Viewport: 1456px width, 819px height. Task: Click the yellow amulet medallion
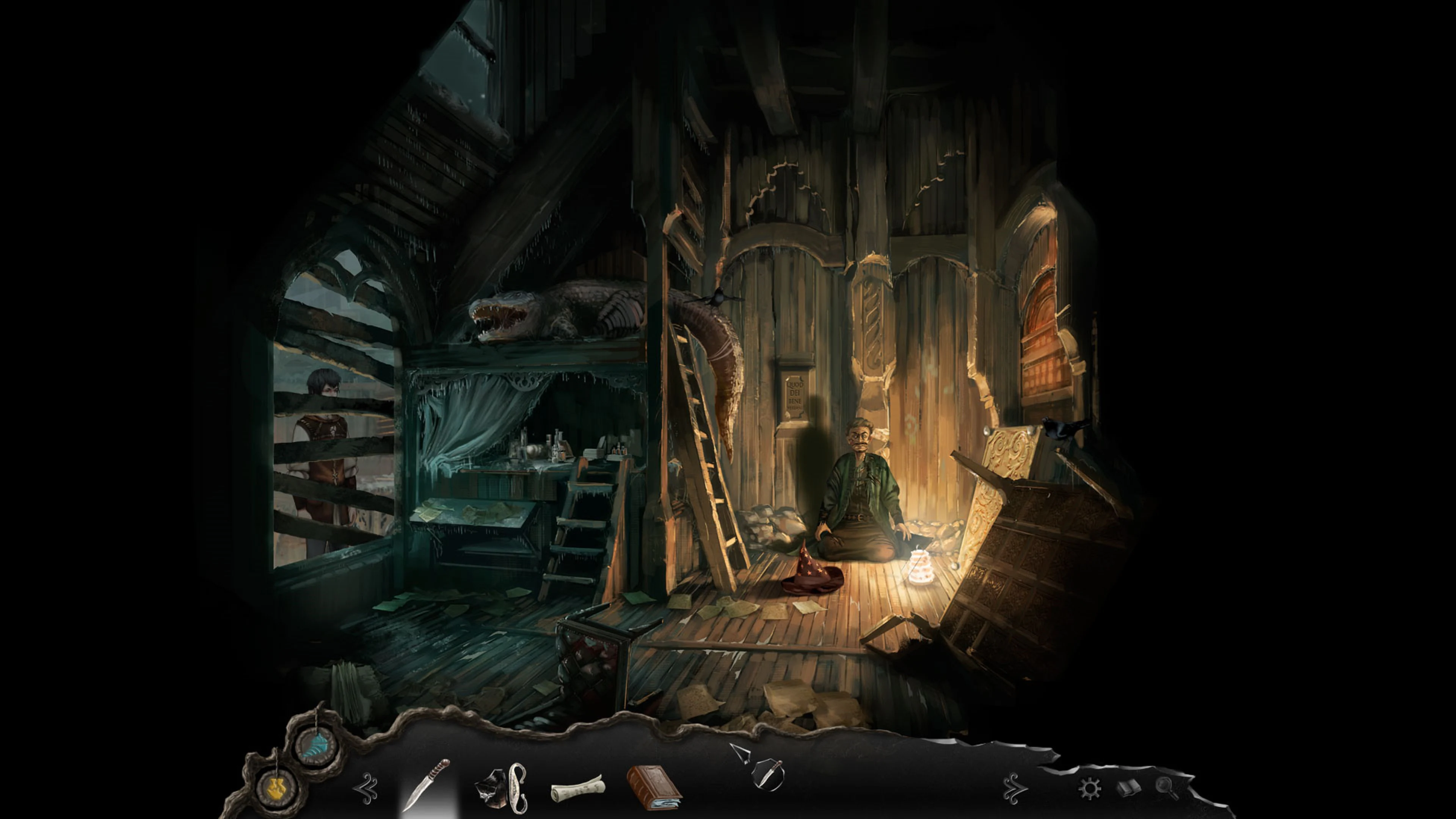click(x=275, y=787)
